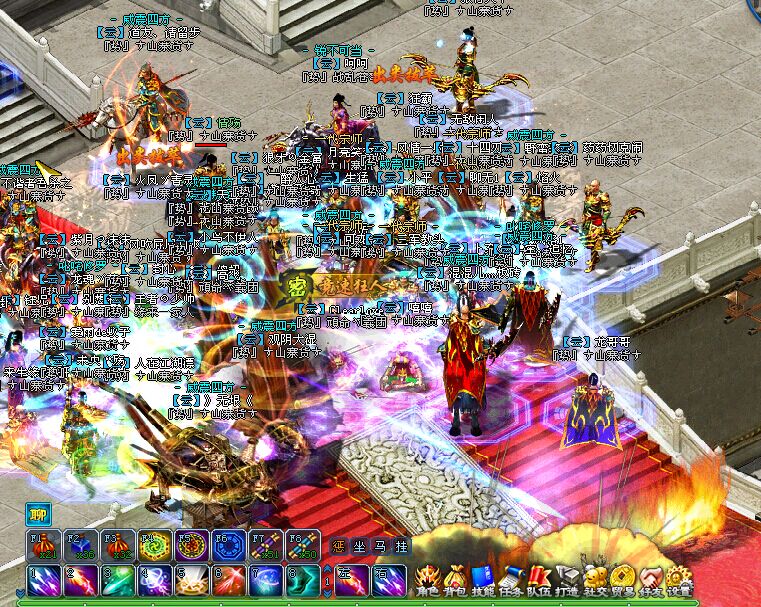761x607 pixels.
Task: Open the 技能 skills book
Action: [484, 579]
